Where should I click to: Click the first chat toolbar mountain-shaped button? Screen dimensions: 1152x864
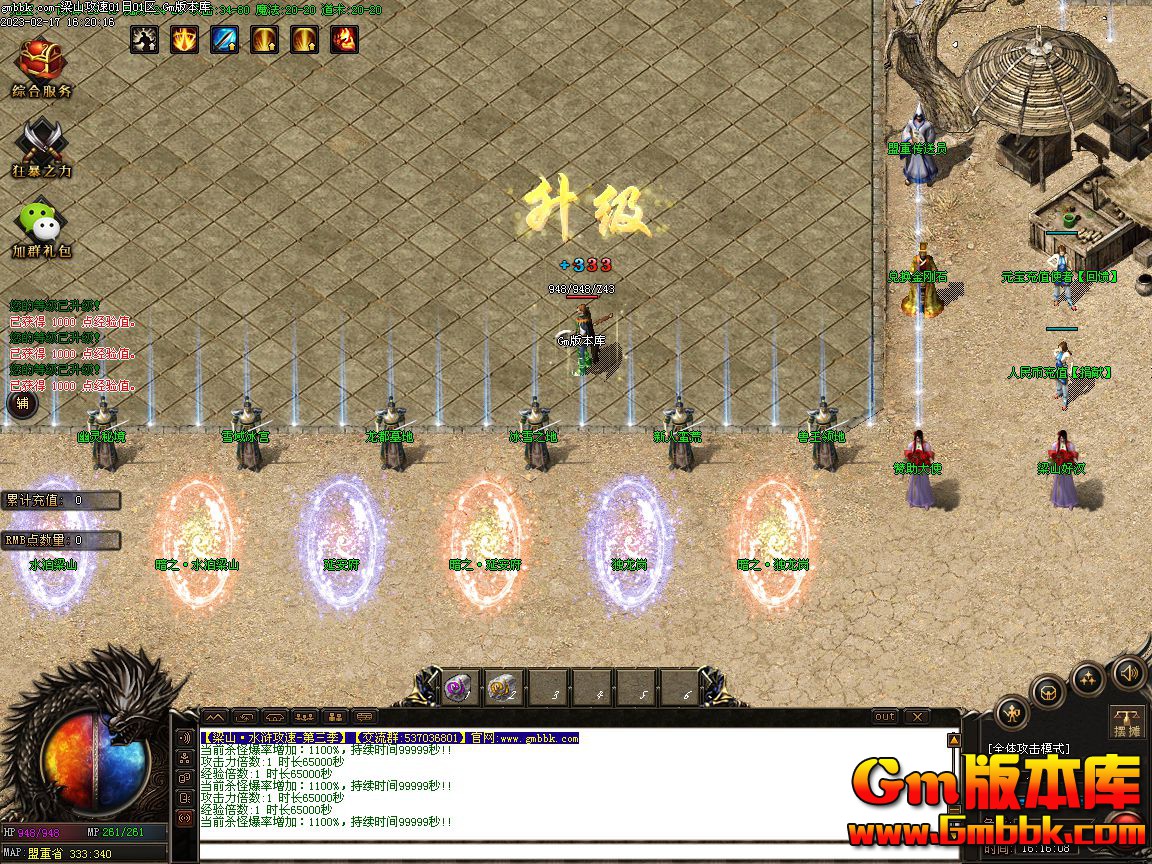(215, 717)
